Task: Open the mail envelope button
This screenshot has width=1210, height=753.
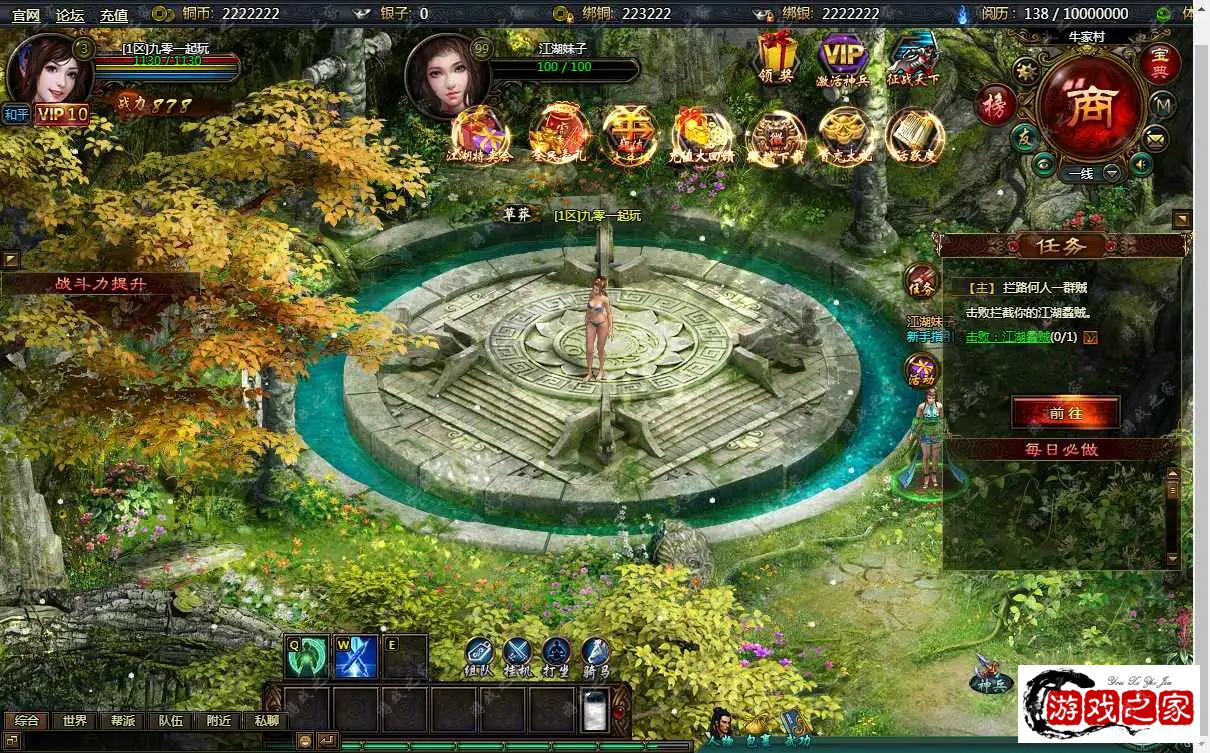Action: tap(1158, 137)
